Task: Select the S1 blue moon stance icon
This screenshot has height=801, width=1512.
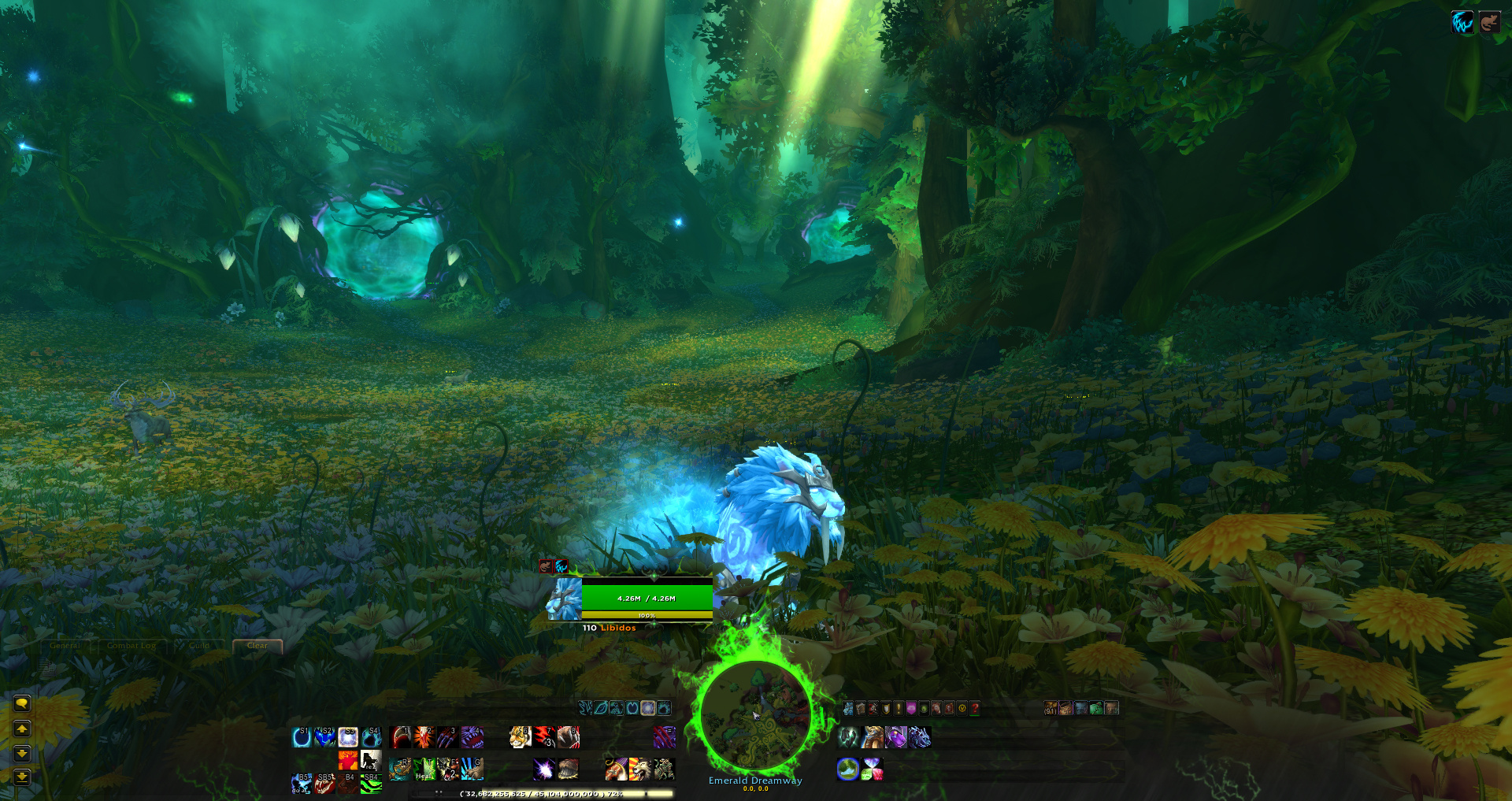Action: click(302, 737)
